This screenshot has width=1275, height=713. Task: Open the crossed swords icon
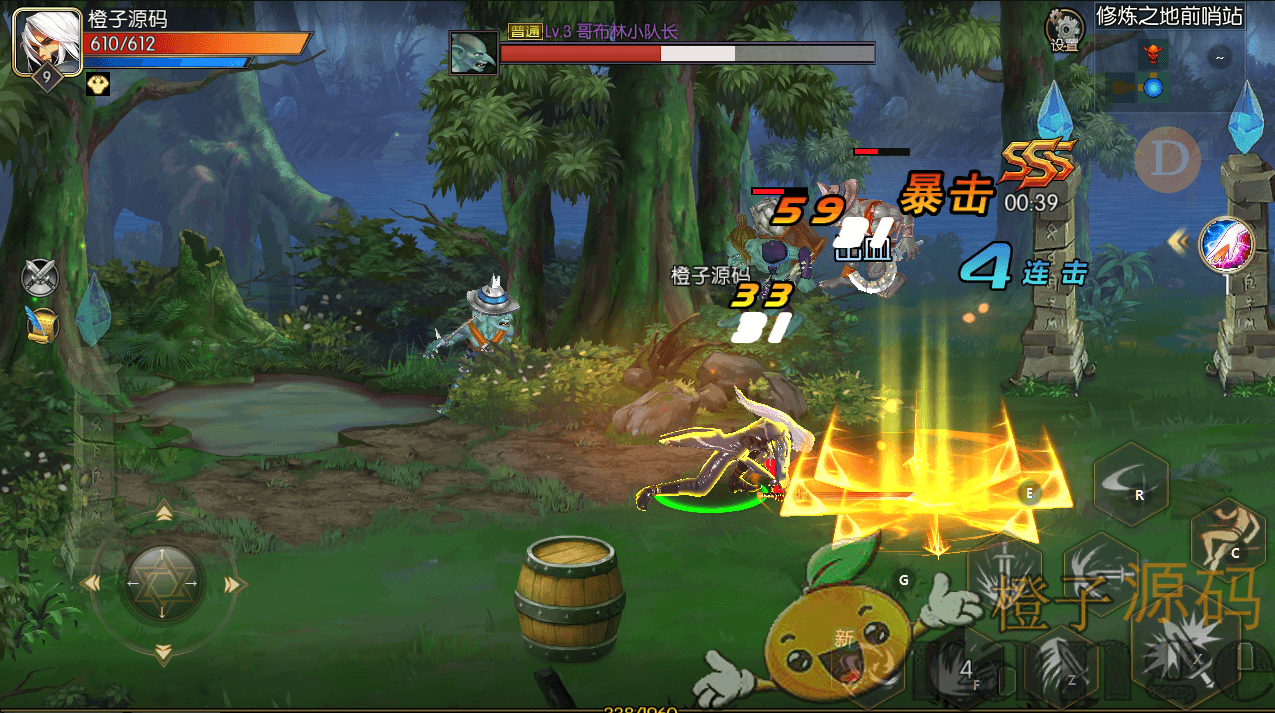pos(41,277)
